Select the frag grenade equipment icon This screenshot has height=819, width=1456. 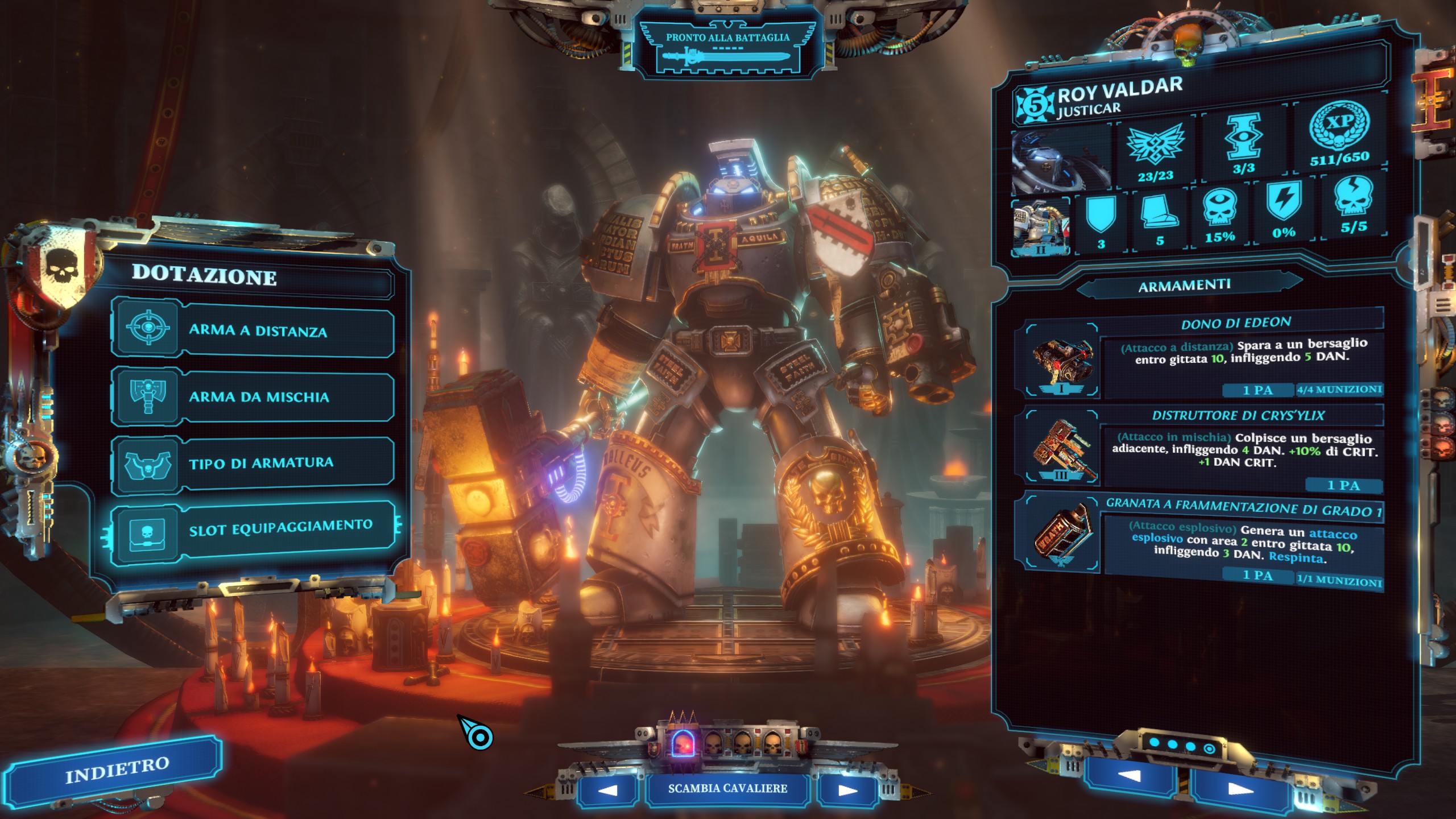(1062, 535)
